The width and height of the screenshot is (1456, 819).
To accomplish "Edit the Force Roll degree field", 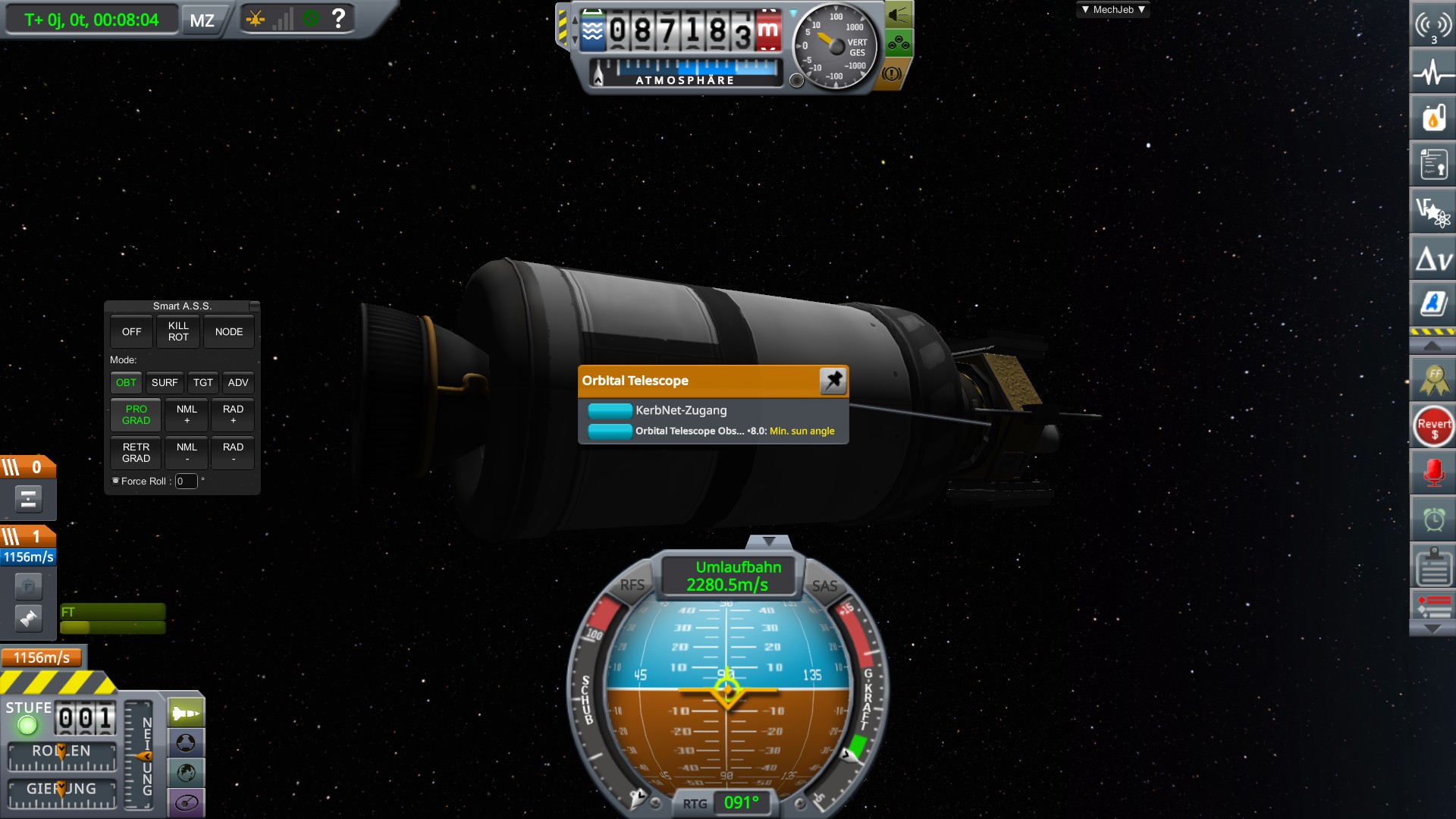I will (x=186, y=481).
